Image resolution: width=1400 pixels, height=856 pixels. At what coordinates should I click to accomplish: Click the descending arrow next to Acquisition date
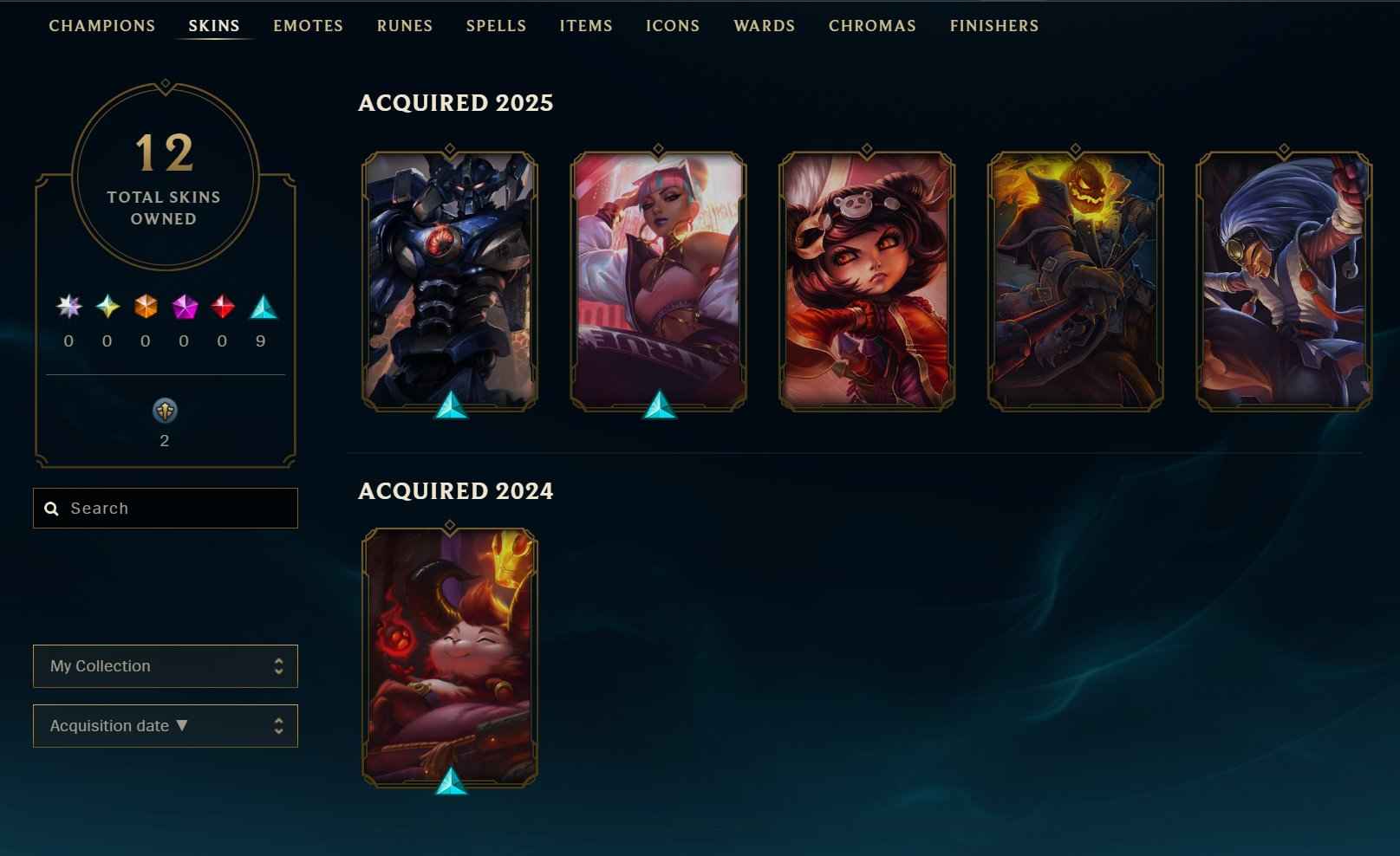pyautogui.click(x=182, y=725)
